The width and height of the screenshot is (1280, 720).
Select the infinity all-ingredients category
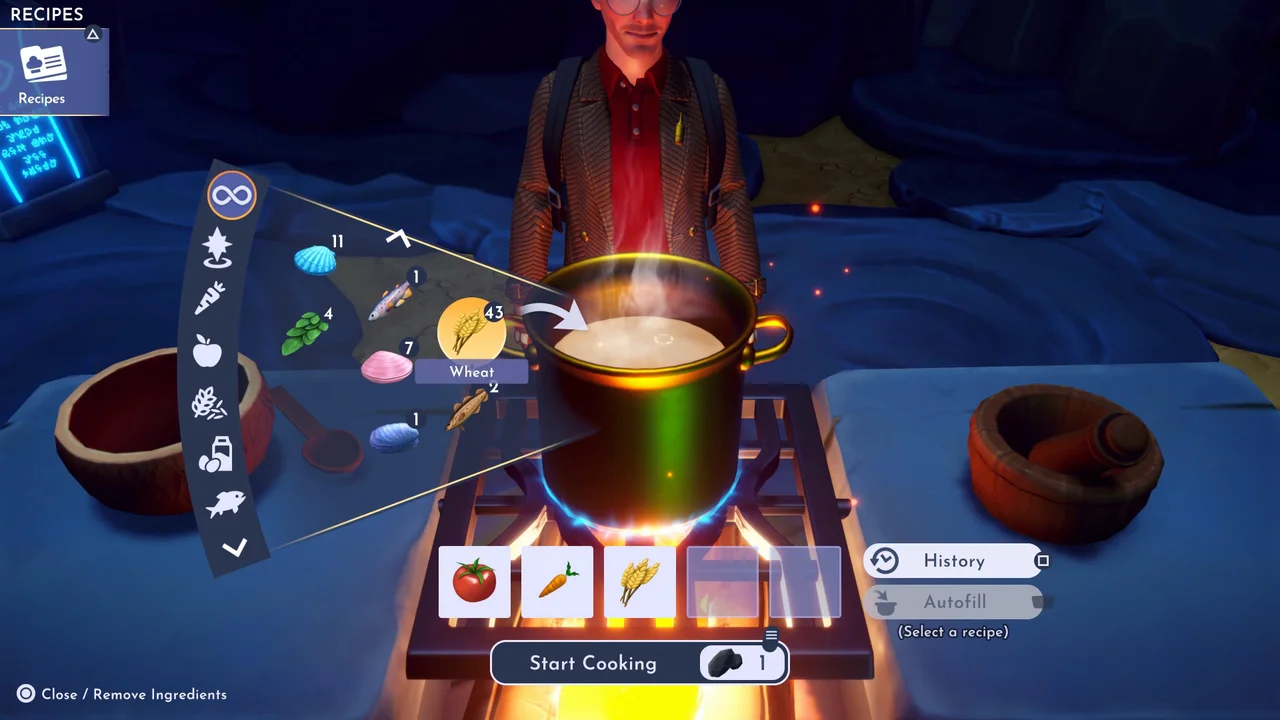[x=232, y=195]
